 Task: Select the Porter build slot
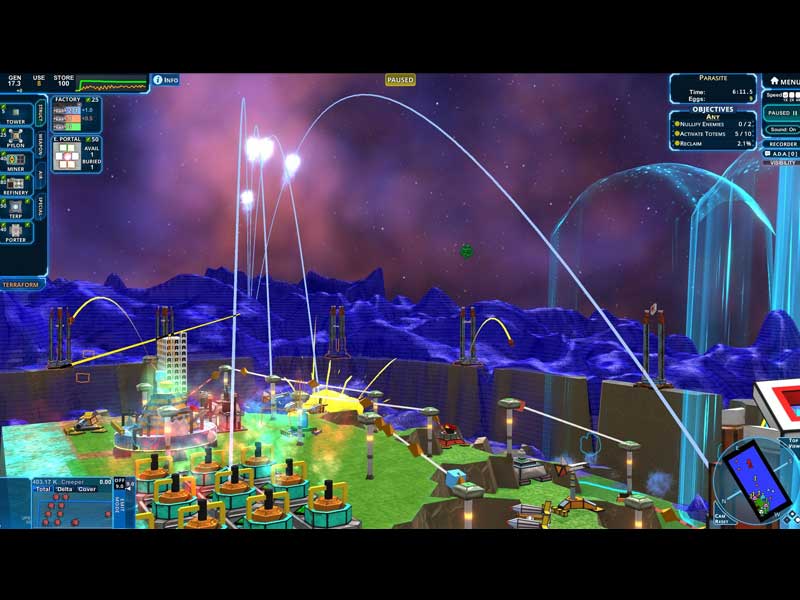[x=15, y=232]
